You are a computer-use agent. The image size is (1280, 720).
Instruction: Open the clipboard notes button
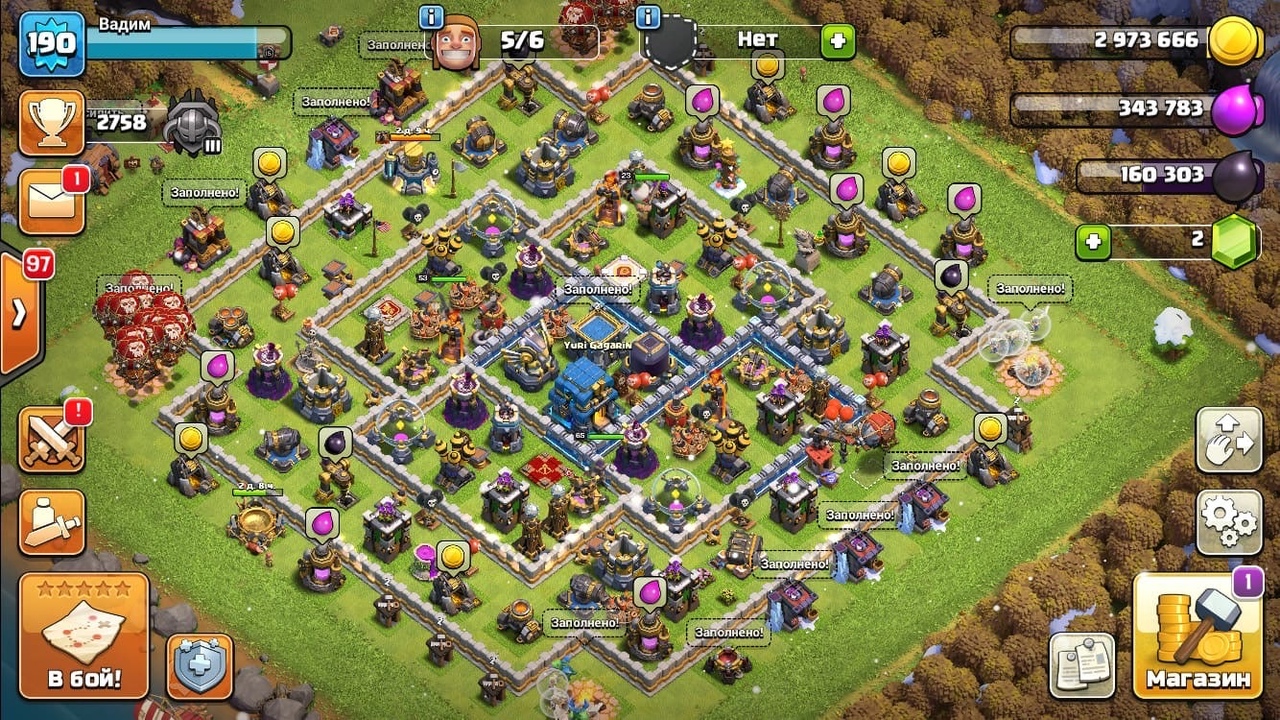point(1082,665)
